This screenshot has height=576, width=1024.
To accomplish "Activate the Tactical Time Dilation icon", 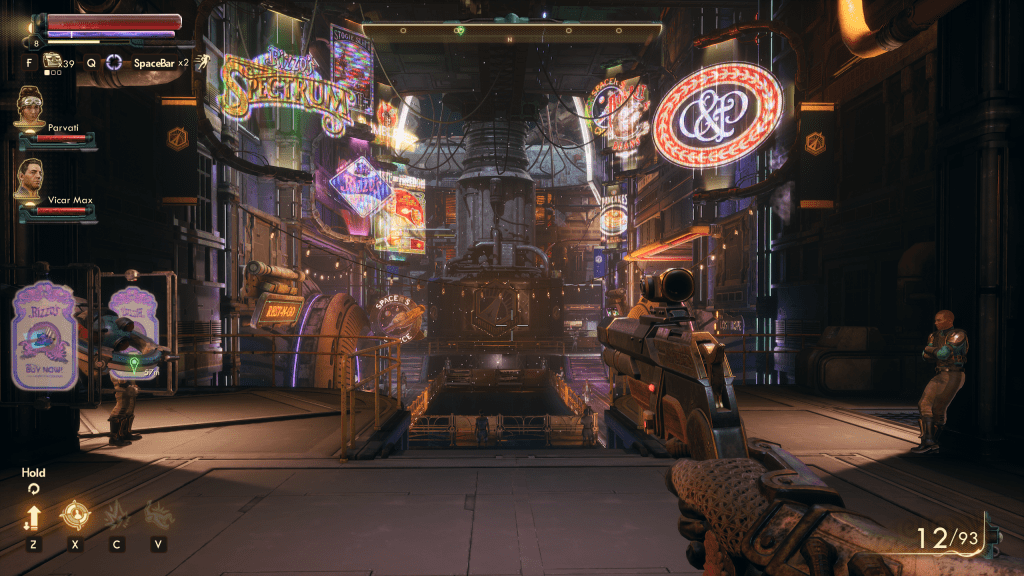I will [115, 62].
